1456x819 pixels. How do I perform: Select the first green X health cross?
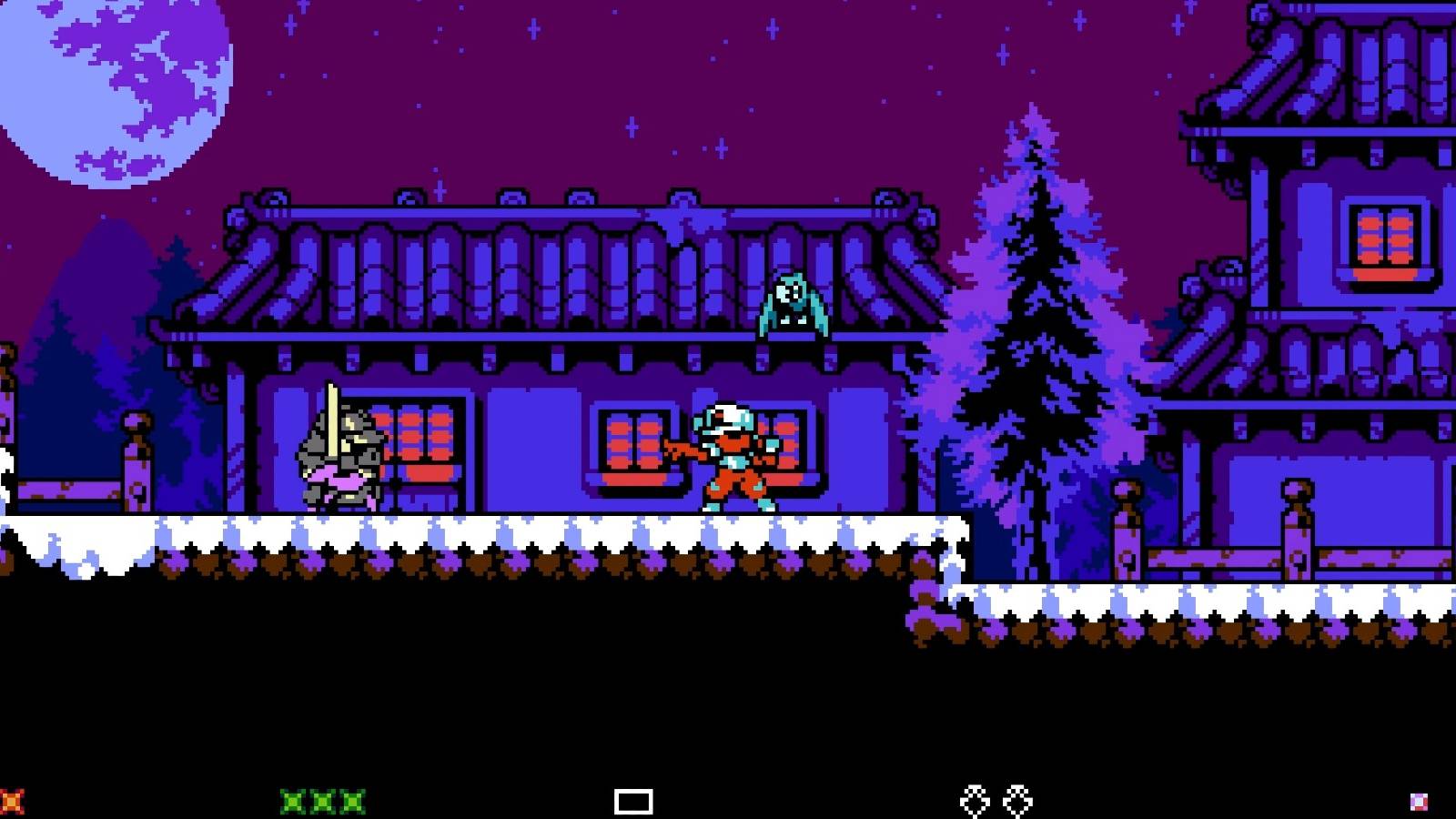[x=289, y=799]
